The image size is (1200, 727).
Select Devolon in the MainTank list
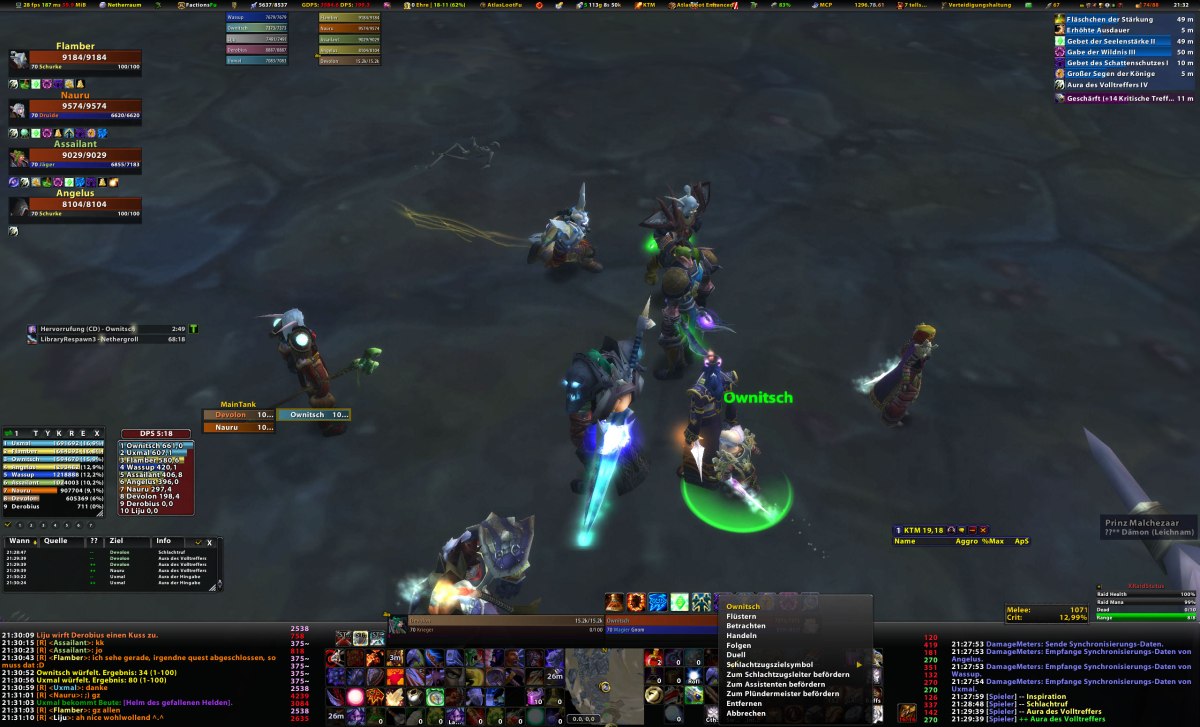tap(238, 415)
